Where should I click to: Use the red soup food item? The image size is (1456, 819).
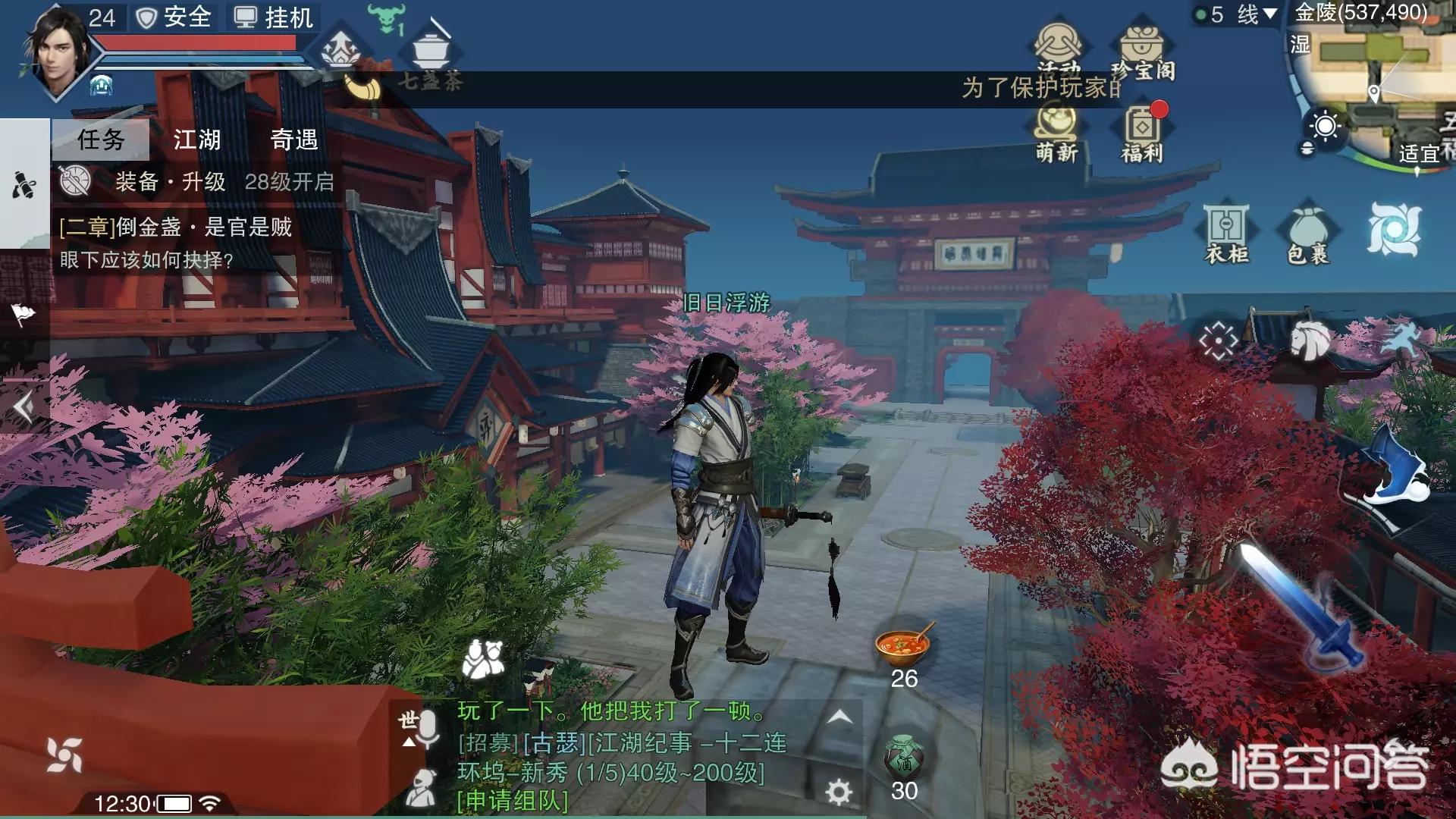(x=903, y=645)
